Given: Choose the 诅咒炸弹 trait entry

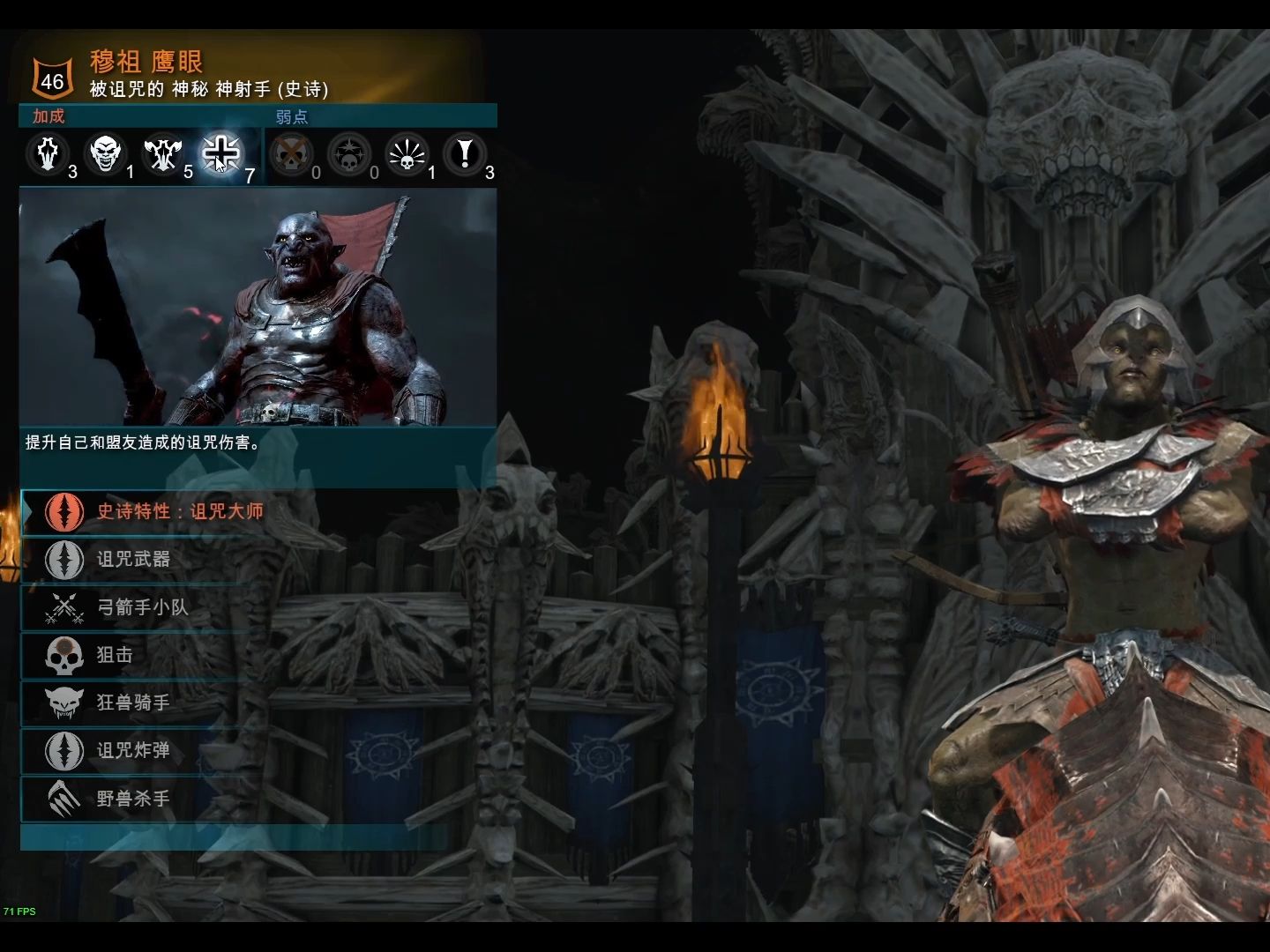Looking at the screenshot, I should tap(132, 750).
